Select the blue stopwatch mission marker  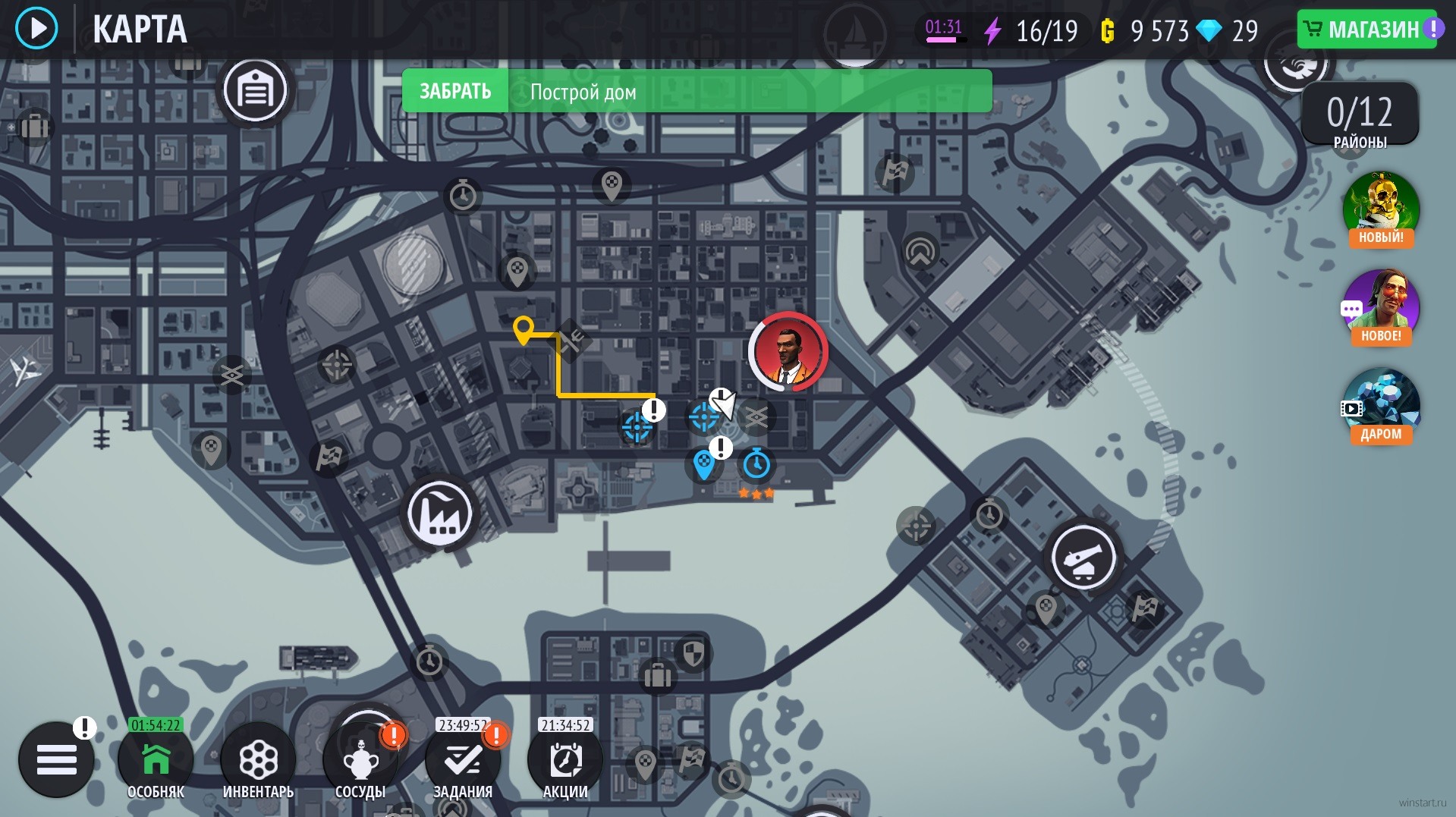pos(756,463)
